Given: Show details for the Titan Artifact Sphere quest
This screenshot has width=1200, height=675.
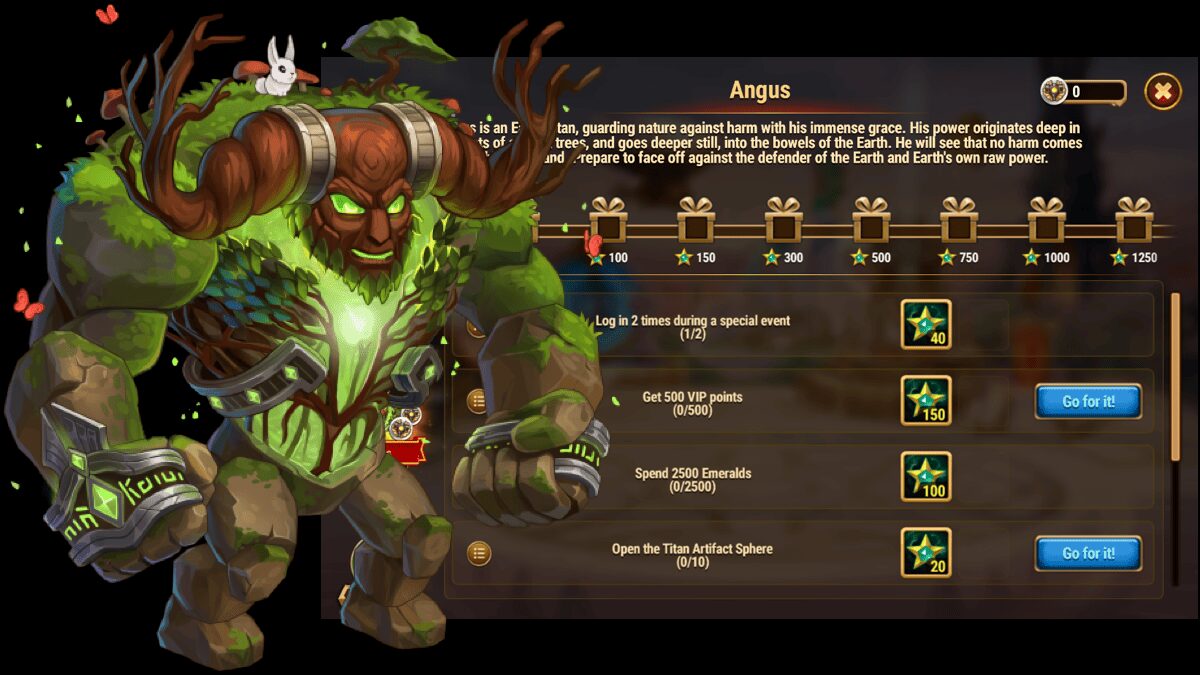Looking at the screenshot, I should coord(479,553).
